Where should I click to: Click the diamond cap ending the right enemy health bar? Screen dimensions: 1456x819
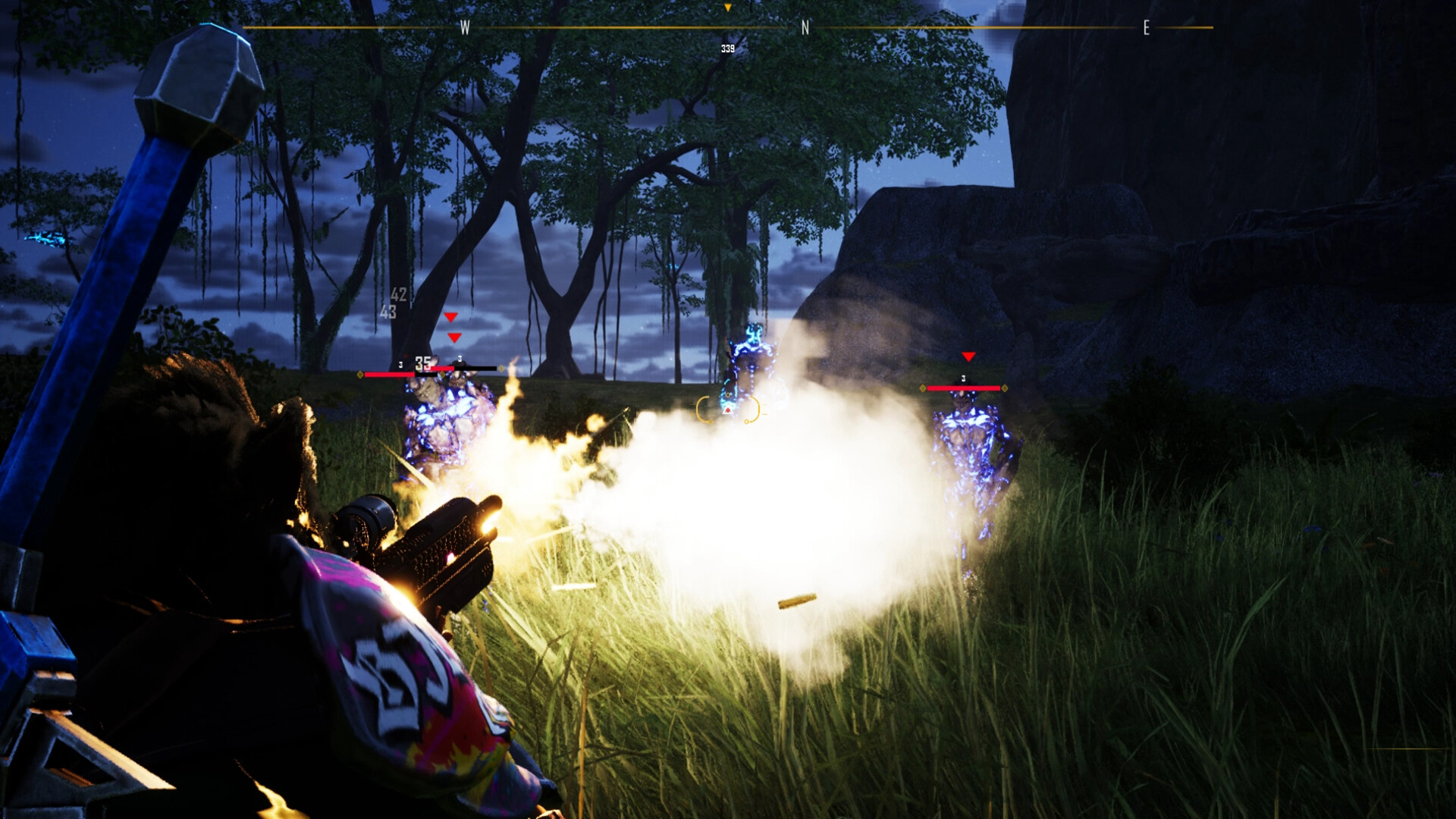tap(1005, 388)
